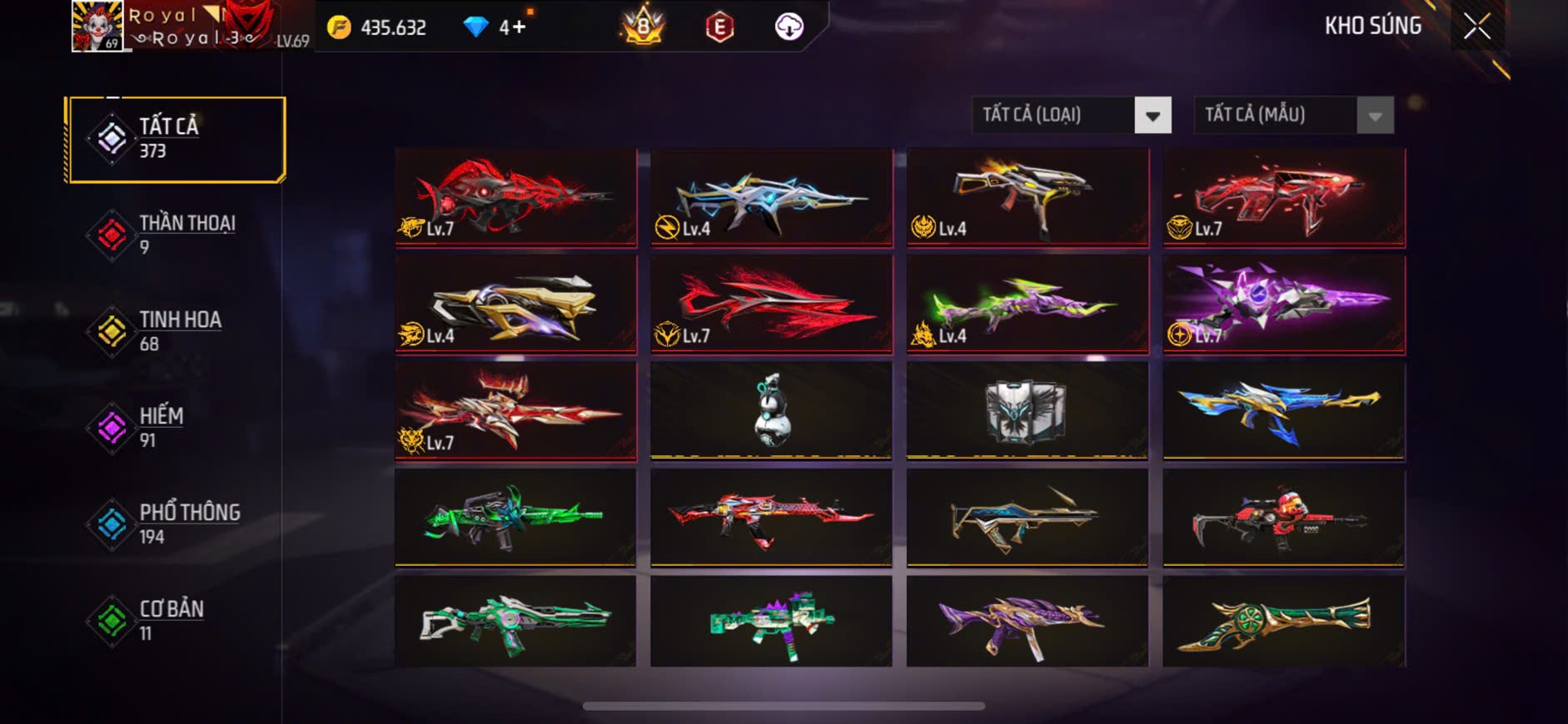Choose the green and purple Lv.4 gun
Screen dimensions: 1568x724
pos(1027,304)
